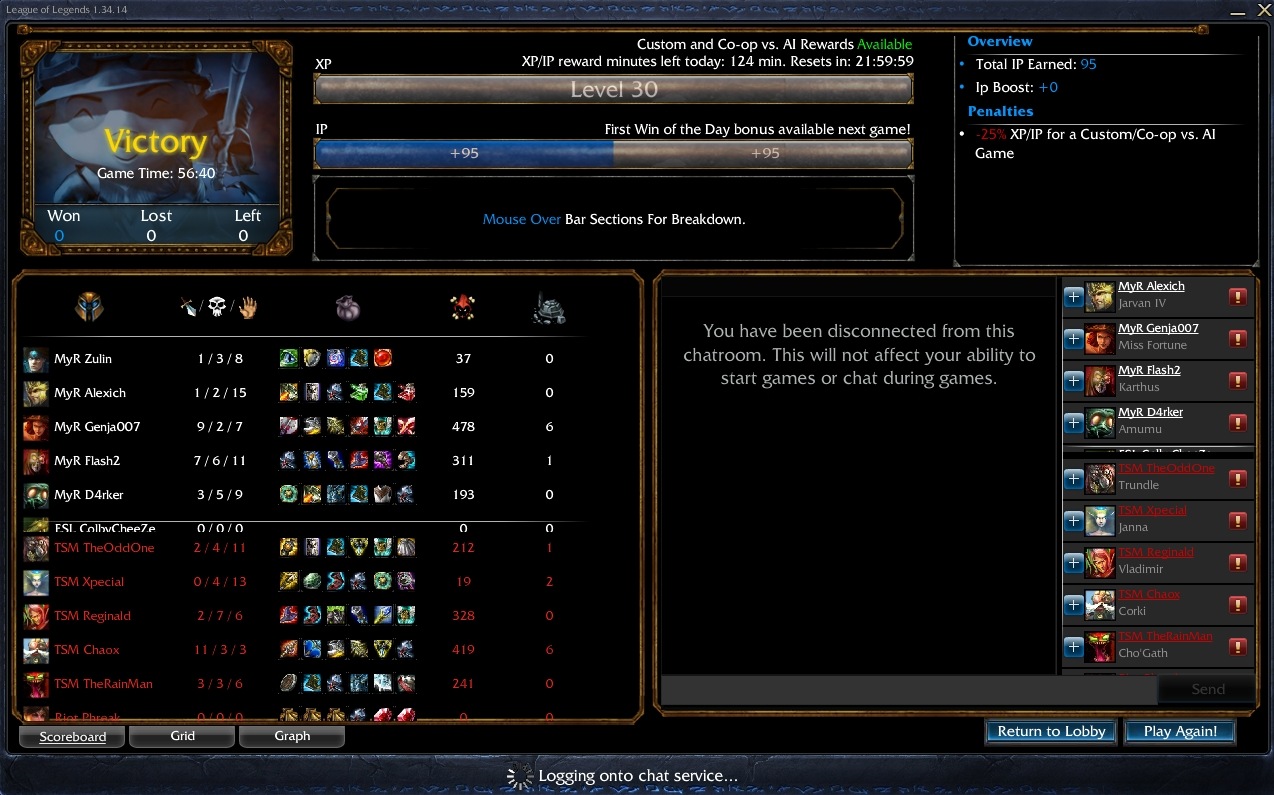Report TSM TheRainMan
The image size is (1274, 795).
coord(1237,647)
